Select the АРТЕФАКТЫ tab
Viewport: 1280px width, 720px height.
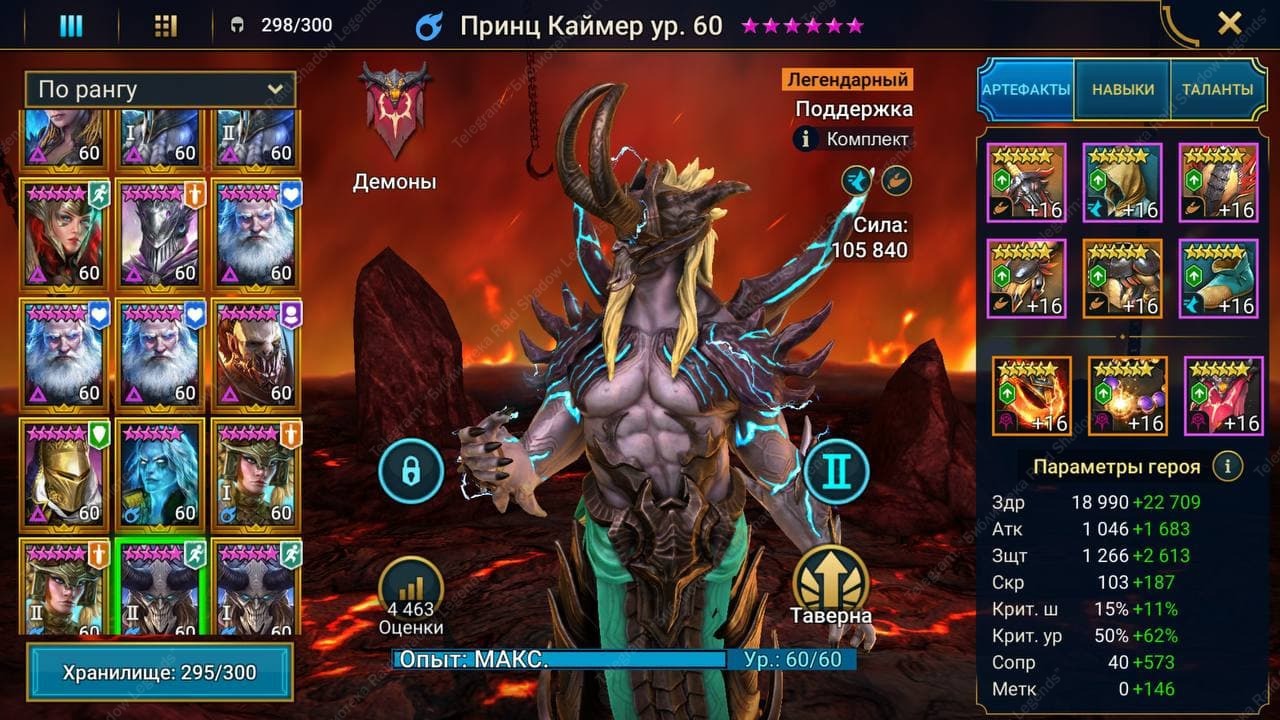click(1026, 90)
